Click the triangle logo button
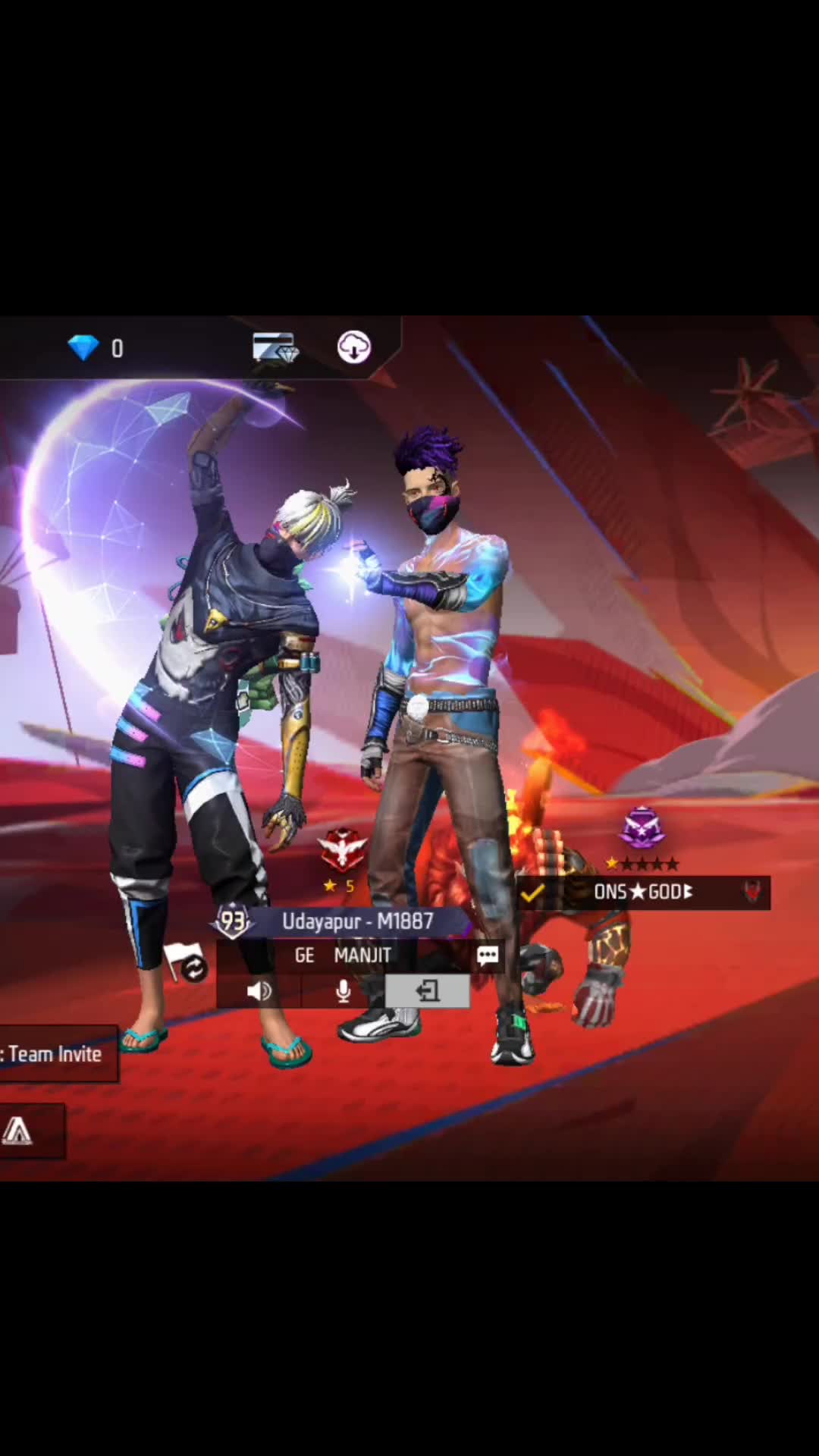This screenshot has height=1456, width=819. click(x=18, y=1131)
